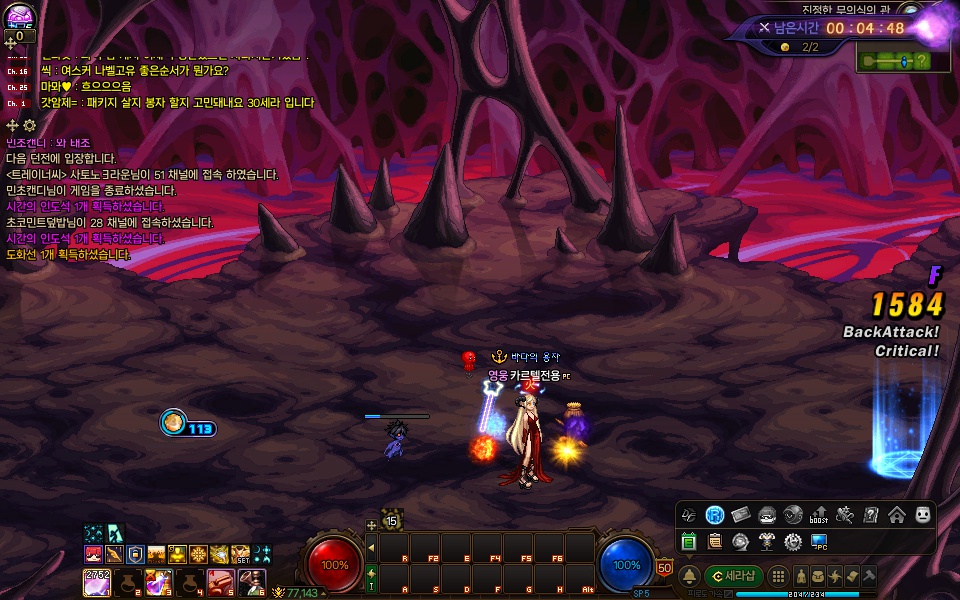Image resolution: width=960 pixels, height=600 pixels.
Task: Open the 세라샵 cash shop
Action: click(734, 576)
